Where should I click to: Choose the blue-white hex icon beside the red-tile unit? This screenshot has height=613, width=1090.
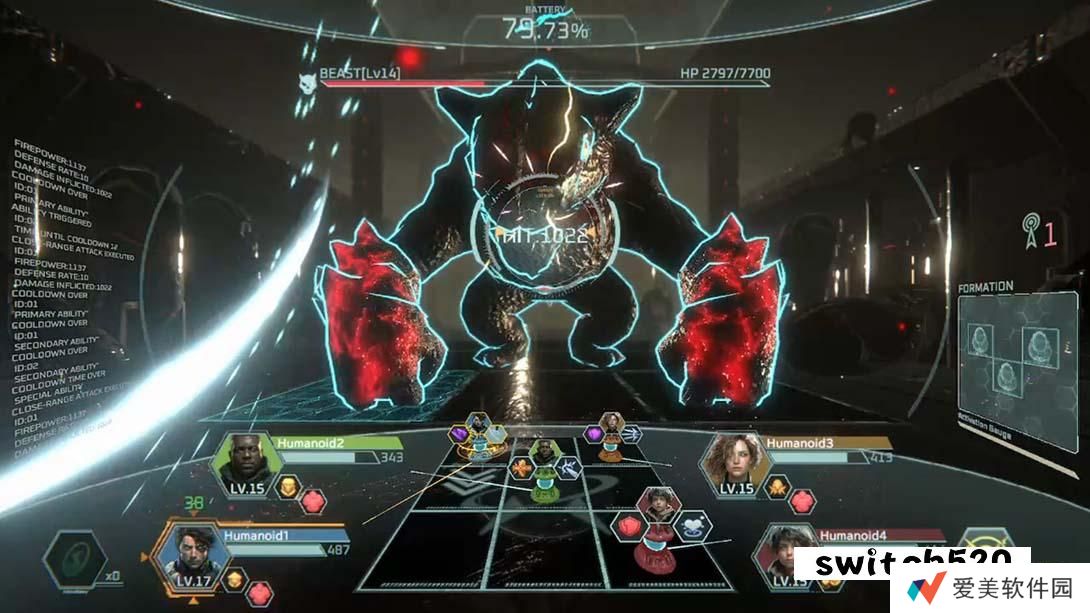pos(693,526)
